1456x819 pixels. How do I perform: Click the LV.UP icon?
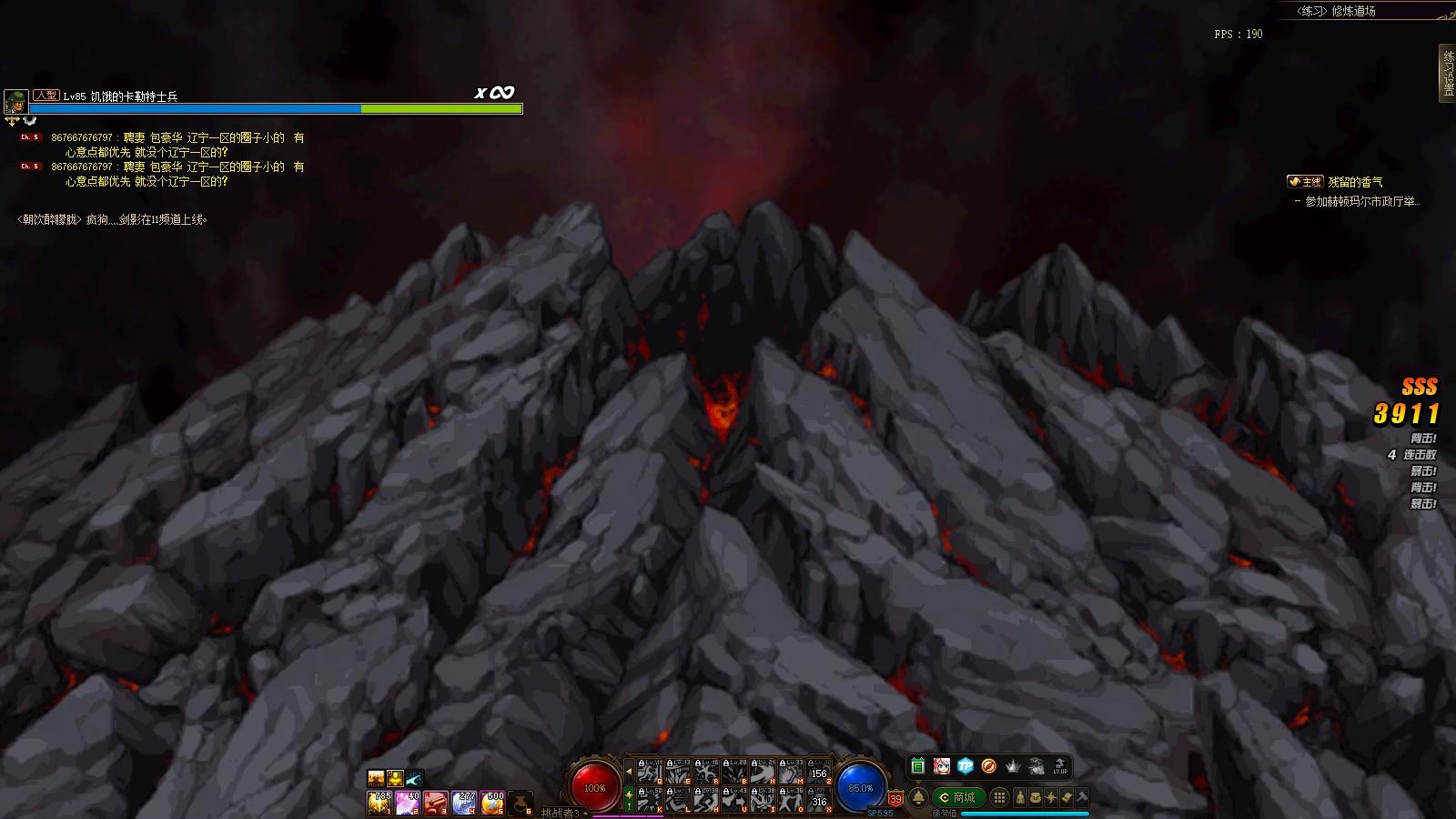tap(1060, 767)
